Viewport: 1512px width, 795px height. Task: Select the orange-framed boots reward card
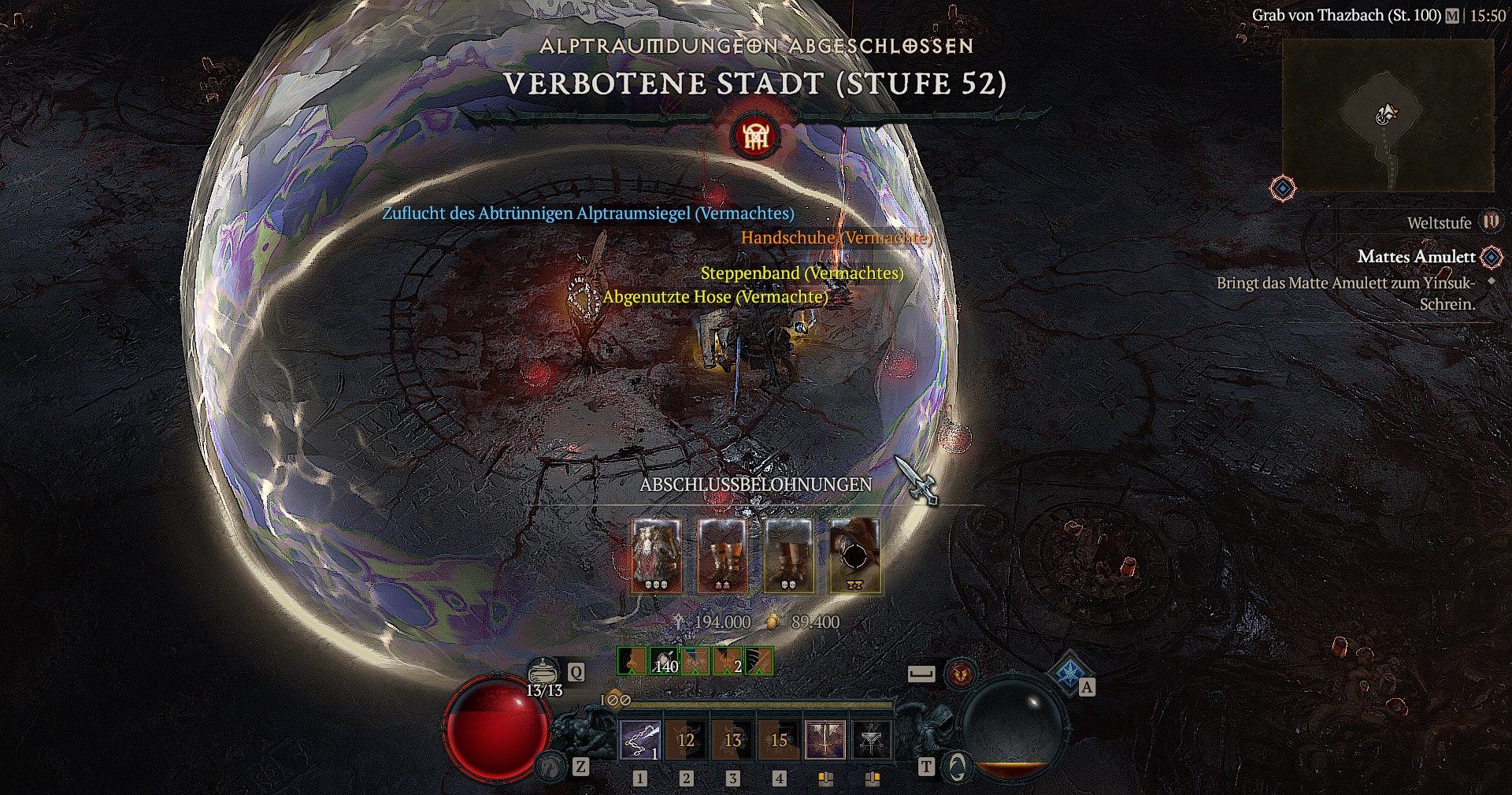tap(723, 555)
